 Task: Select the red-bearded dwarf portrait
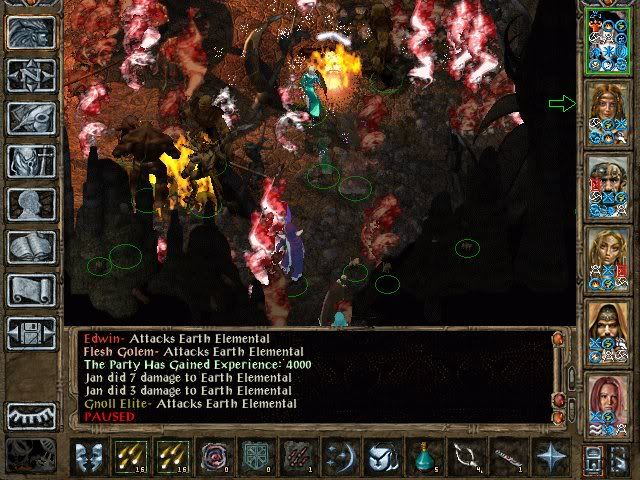pos(608,185)
